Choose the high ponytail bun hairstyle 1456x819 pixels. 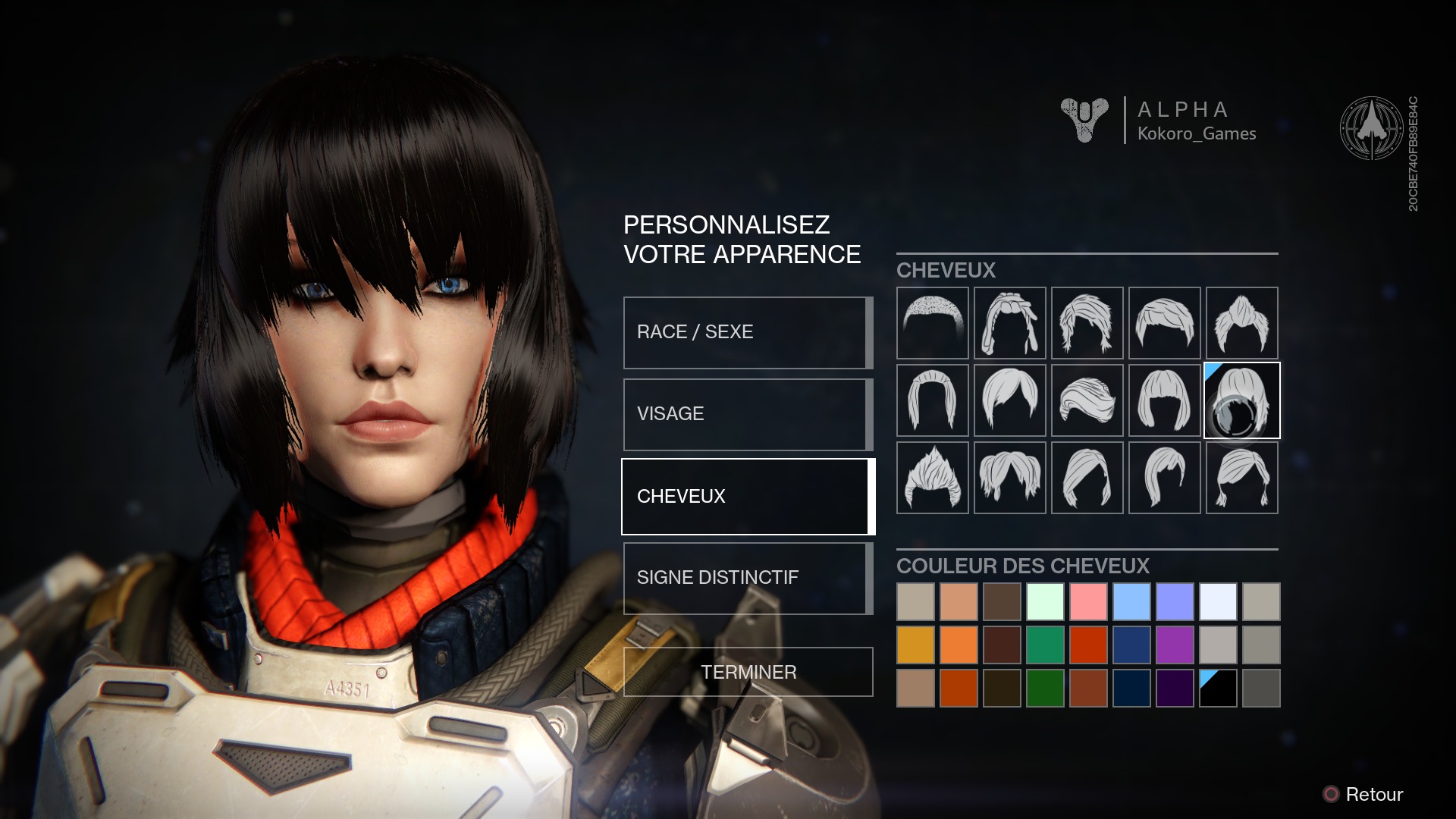[1241, 323]
